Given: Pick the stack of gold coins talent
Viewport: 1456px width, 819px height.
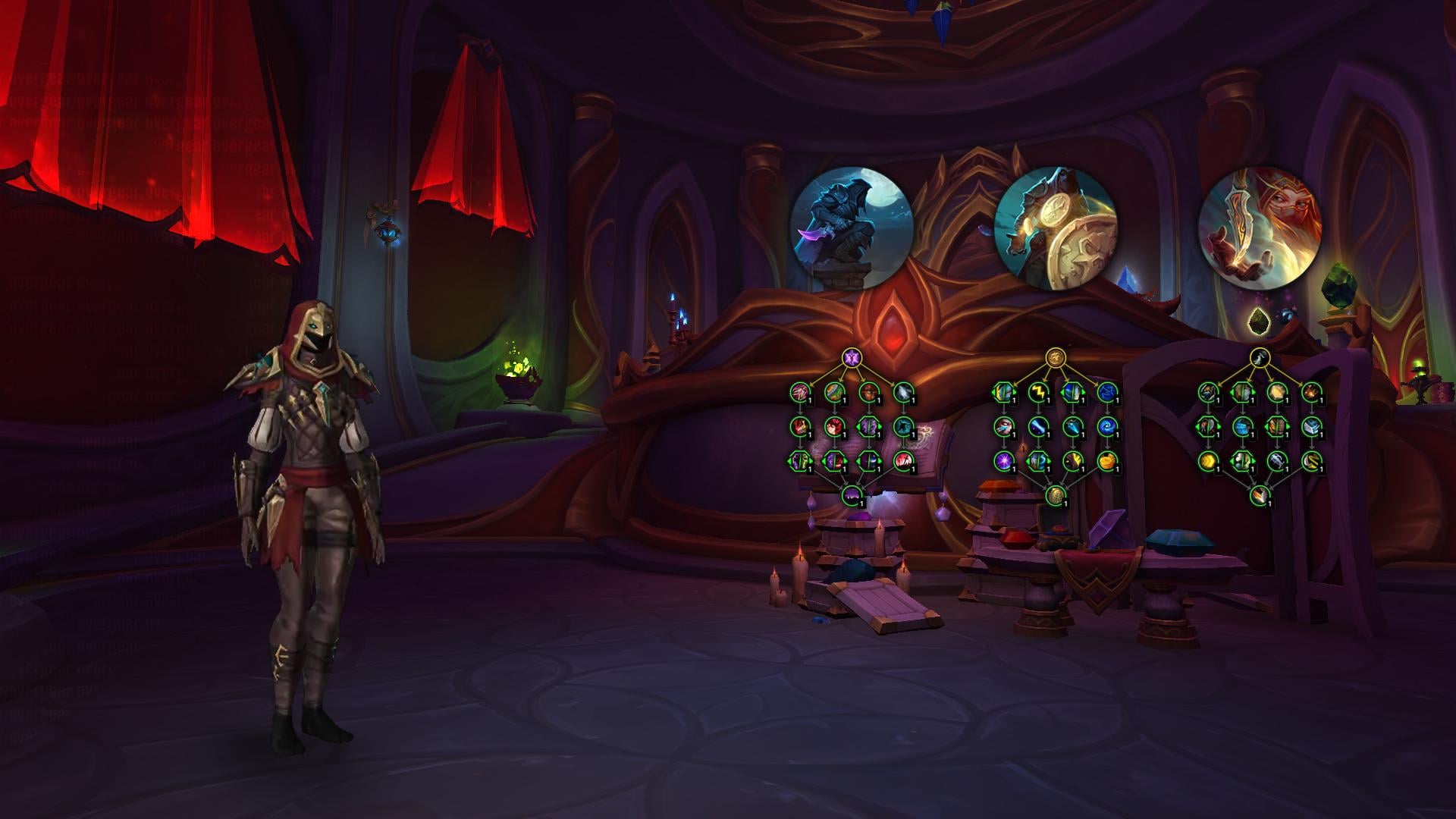Looking at the screenshot, I should 1107,460.
